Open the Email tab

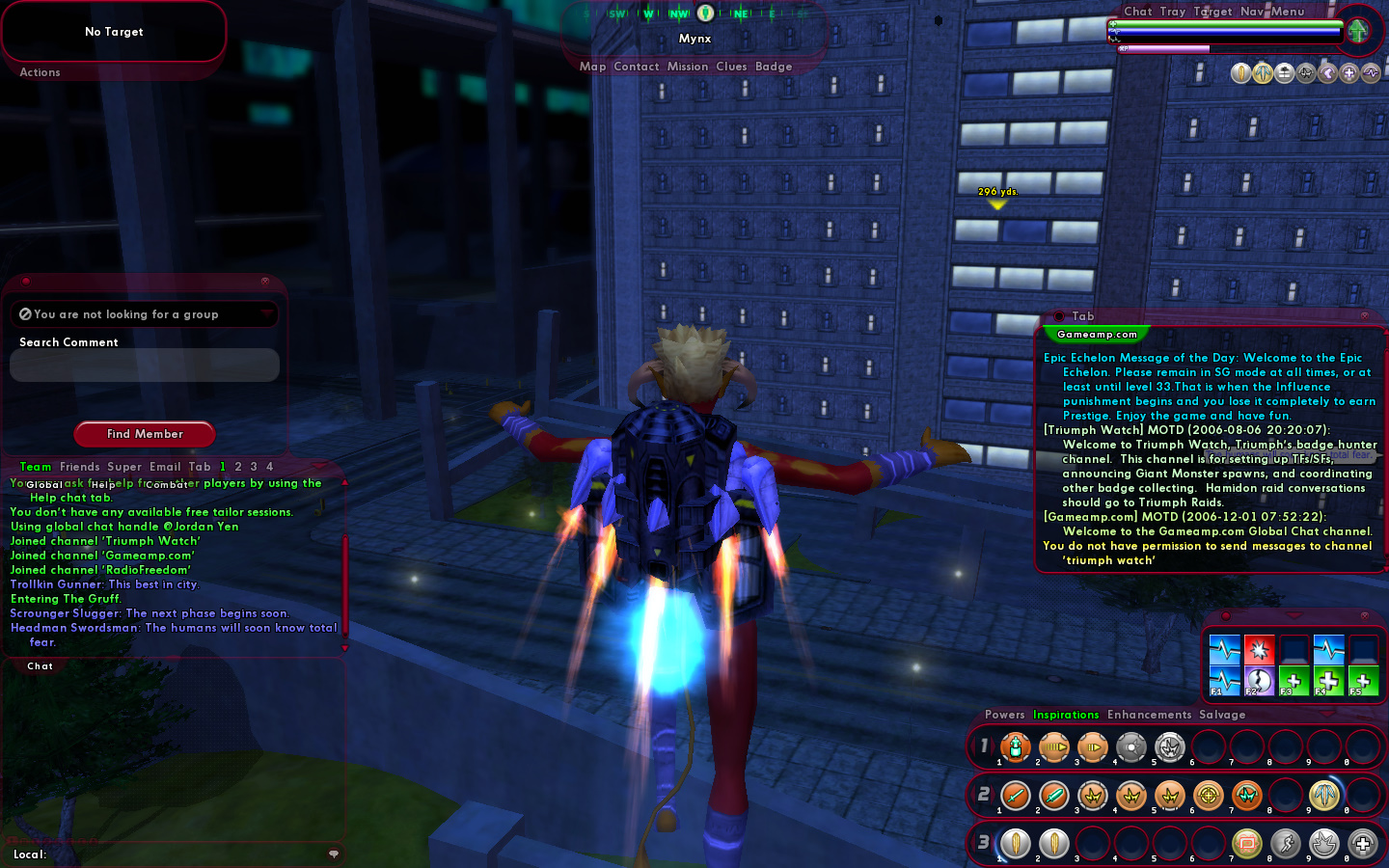(165, 467)
